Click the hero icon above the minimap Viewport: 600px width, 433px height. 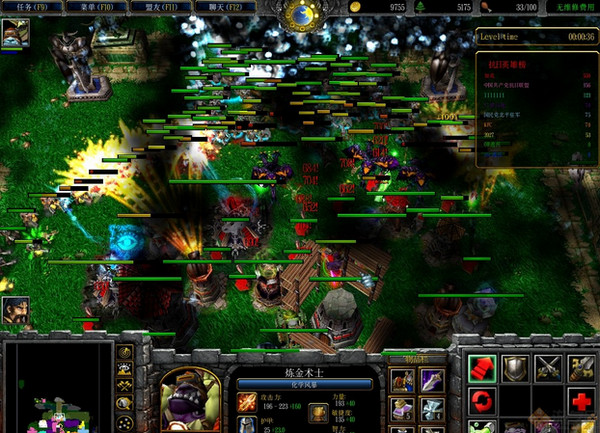15,310
